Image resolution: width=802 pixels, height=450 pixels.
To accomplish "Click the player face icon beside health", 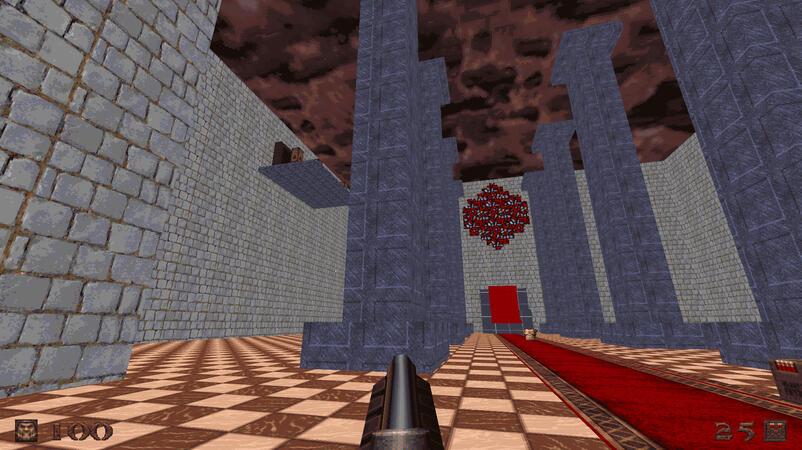I will [x=27, y=431].
